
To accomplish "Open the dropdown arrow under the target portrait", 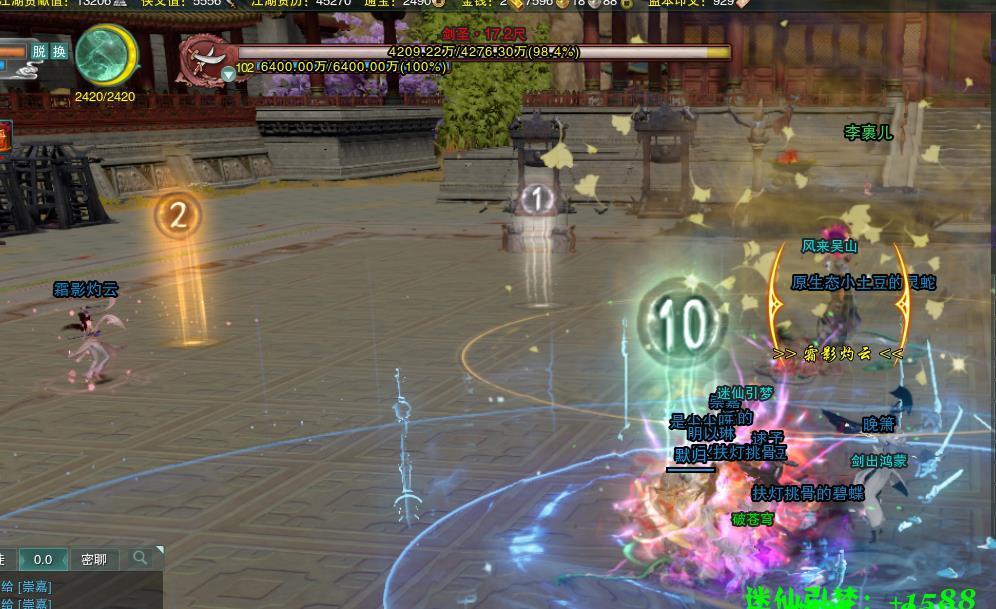I will (229, 74).
